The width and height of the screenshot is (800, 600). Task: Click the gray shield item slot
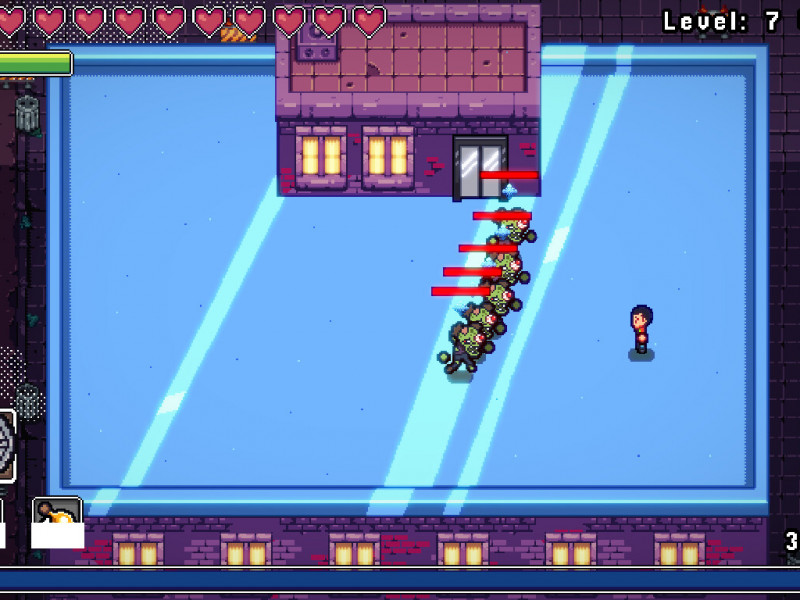click(5, 446)
